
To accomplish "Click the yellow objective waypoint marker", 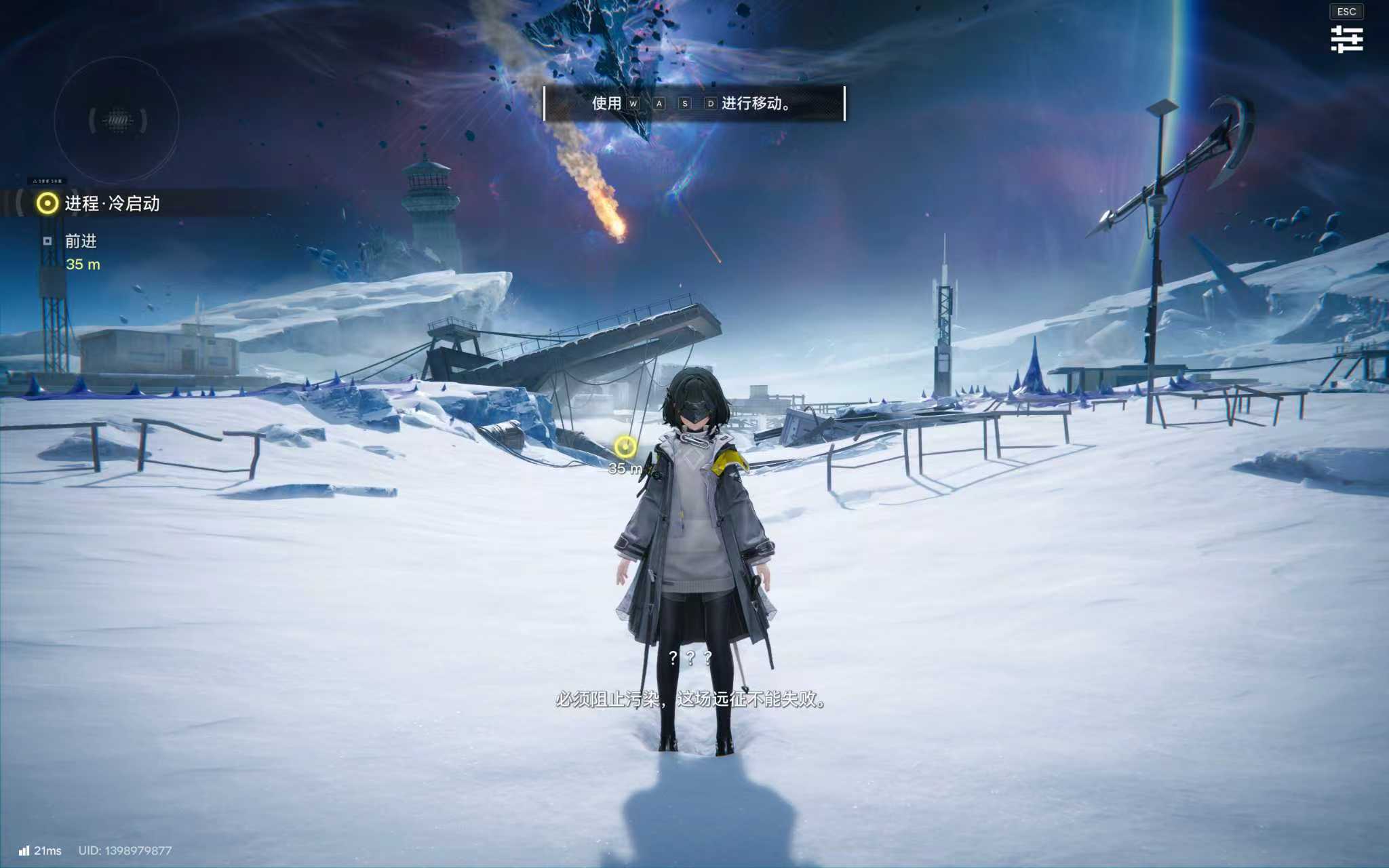I will click(625, 447).
